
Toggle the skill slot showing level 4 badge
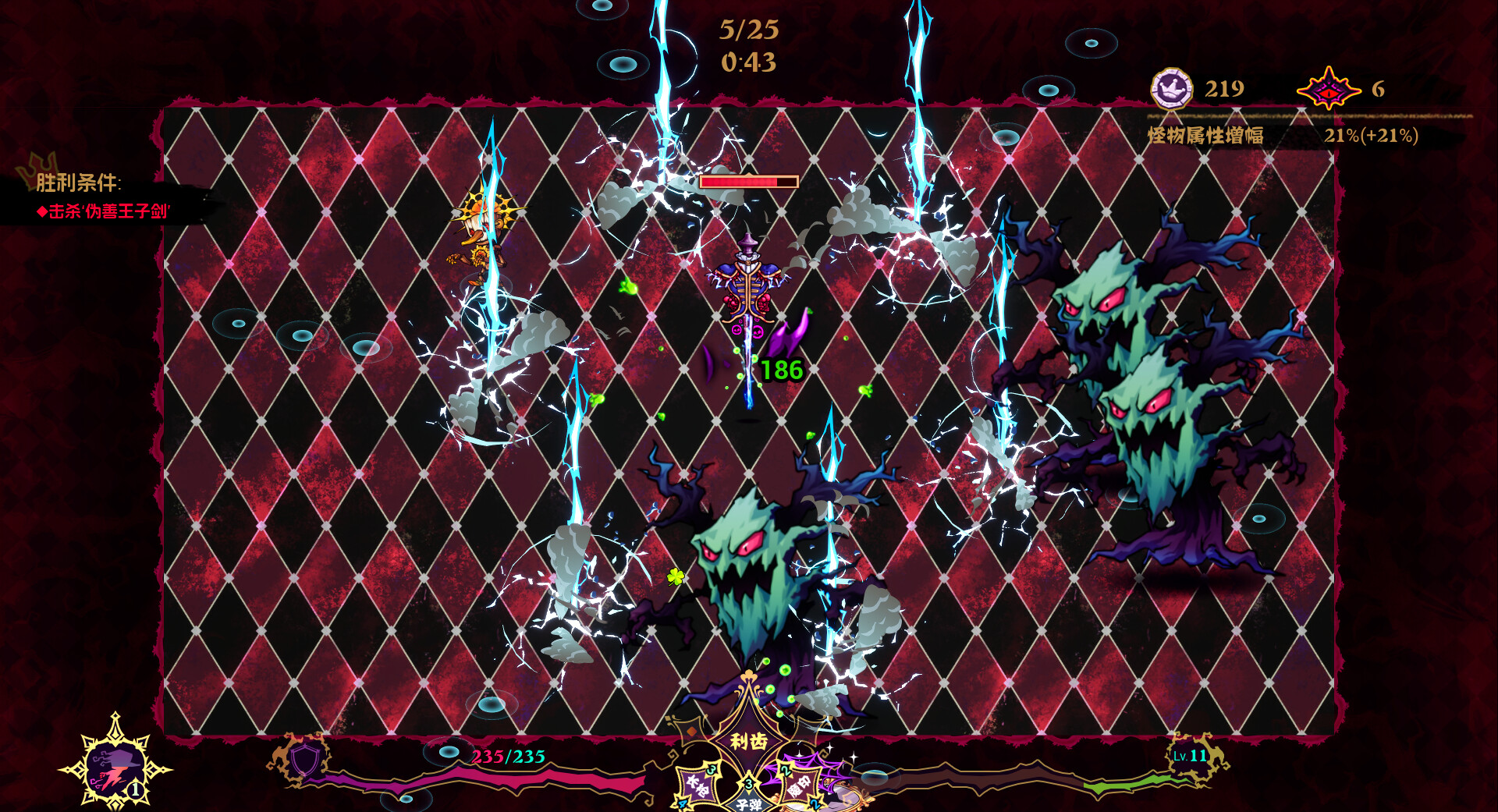(x=682, y=805)
